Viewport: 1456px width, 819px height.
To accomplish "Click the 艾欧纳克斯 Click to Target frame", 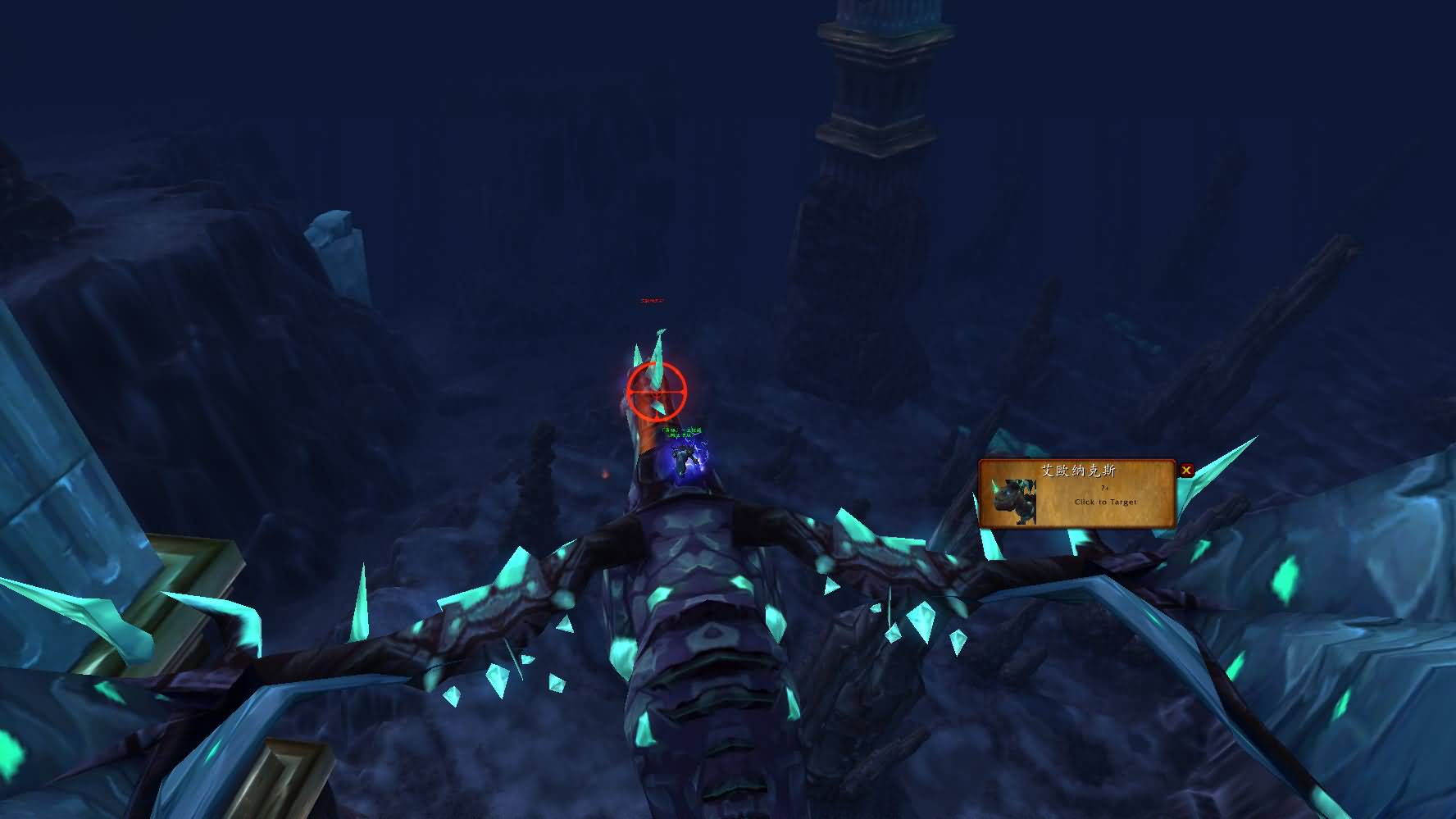I will (1077, 493).
